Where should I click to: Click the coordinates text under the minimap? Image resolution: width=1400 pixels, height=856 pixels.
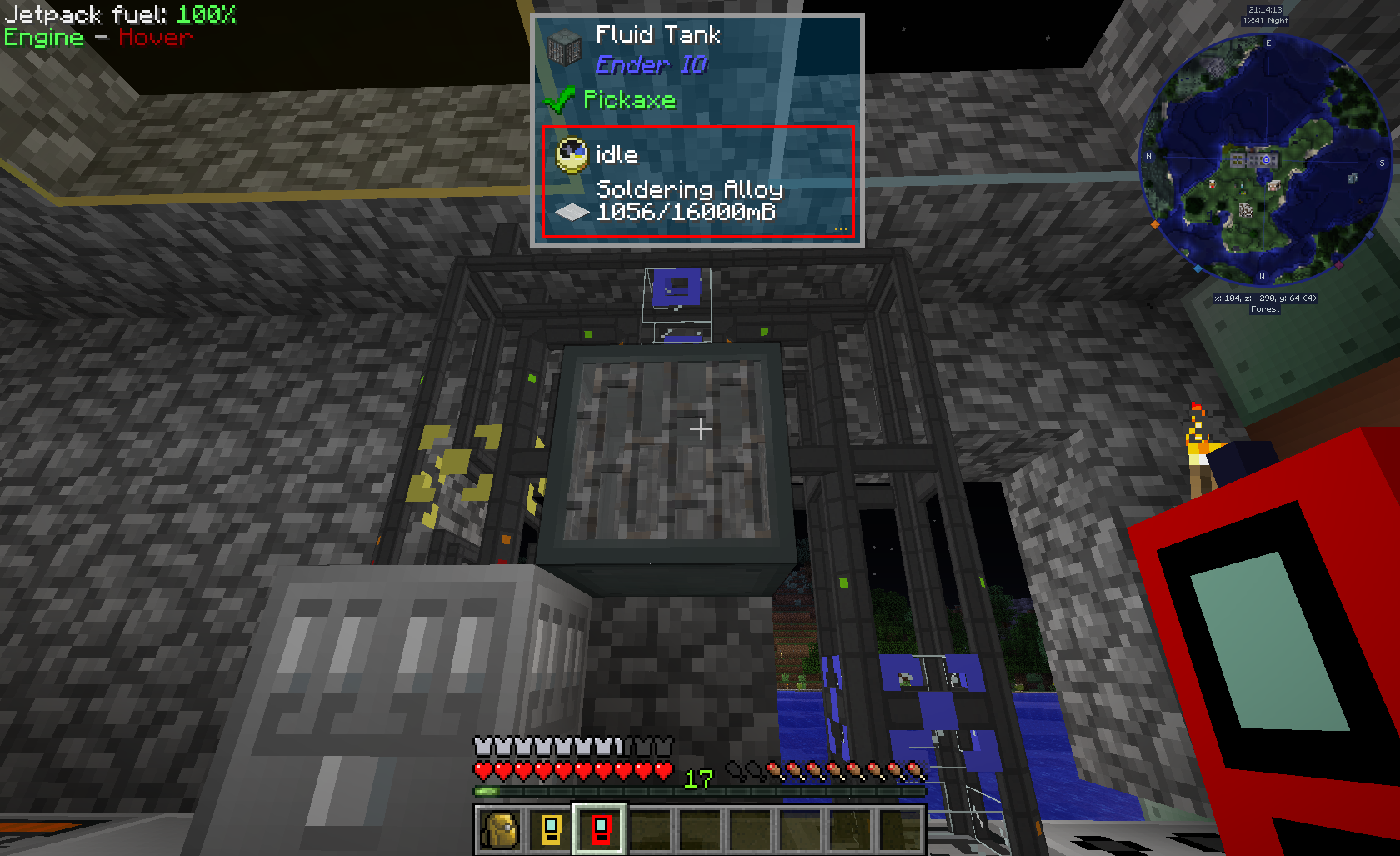tap(1265, 297)
